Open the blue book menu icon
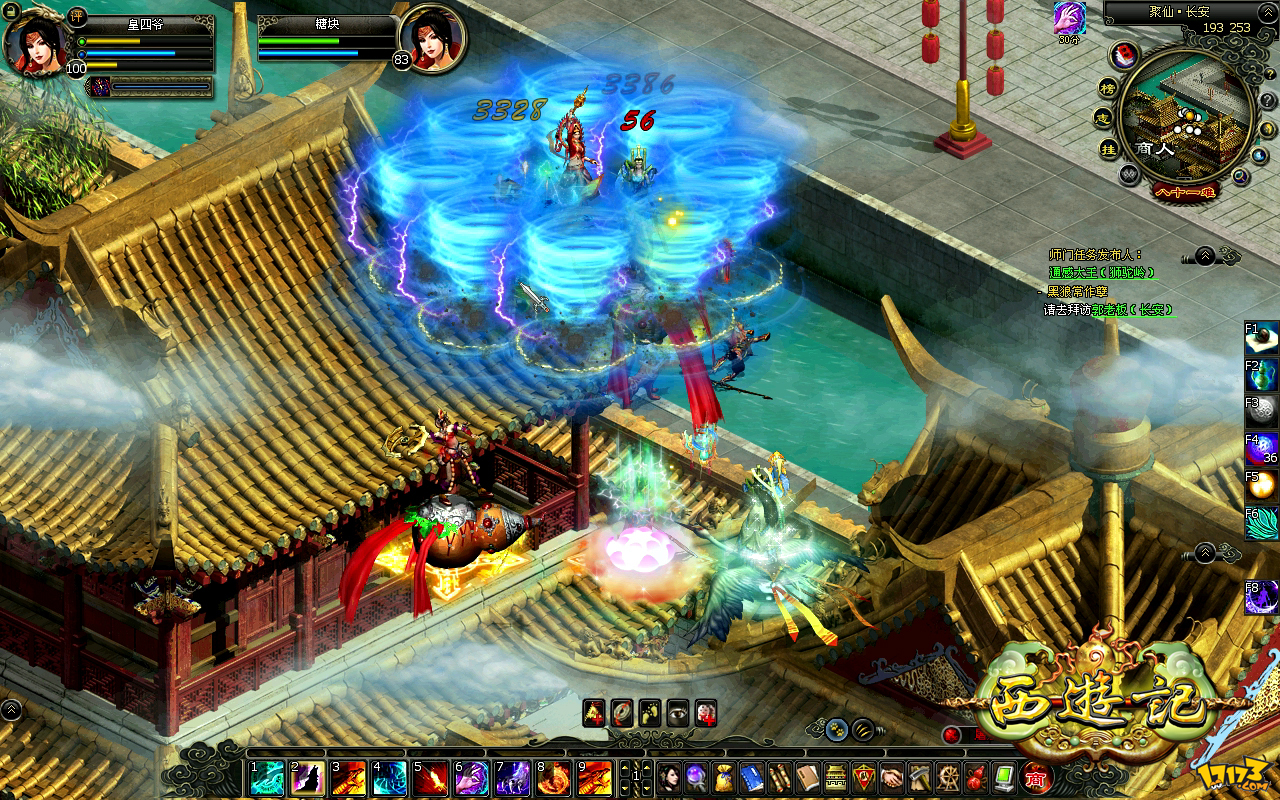The height and width of the screenshot is (800, 1280). coord(753,778)
